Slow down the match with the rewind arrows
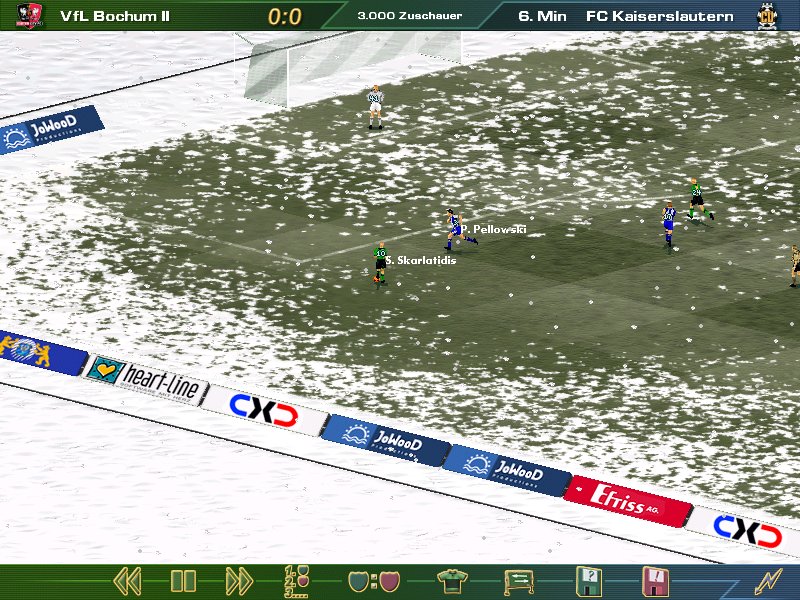Screen dimensions: 800x600 point(126,580)
